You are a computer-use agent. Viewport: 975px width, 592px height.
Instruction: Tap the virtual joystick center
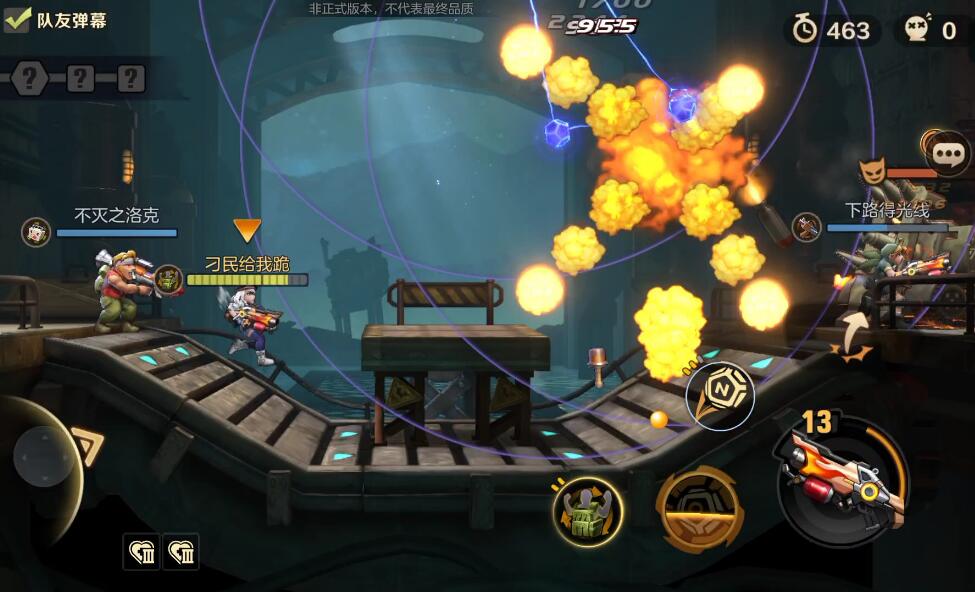(43, 457)
